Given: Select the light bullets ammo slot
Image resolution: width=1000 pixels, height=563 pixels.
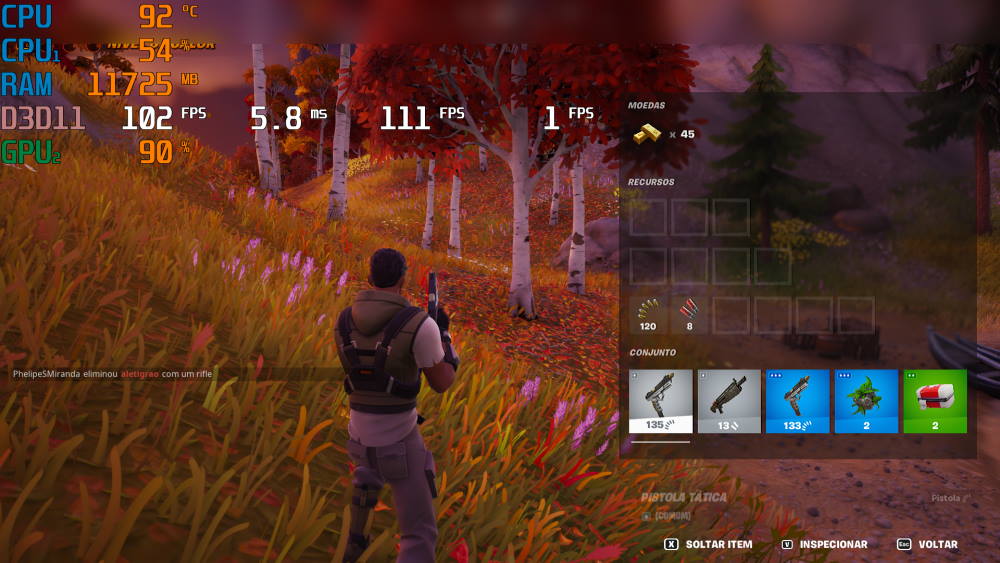Looking at the screenshot, I should point(648,314).
